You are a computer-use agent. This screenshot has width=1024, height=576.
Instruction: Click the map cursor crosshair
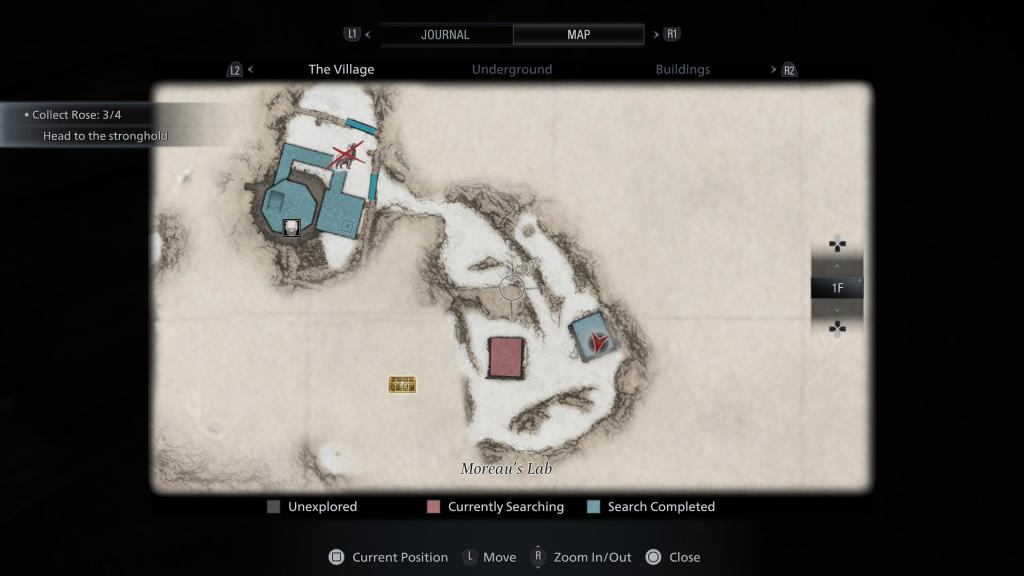click(x=512, y=288)
